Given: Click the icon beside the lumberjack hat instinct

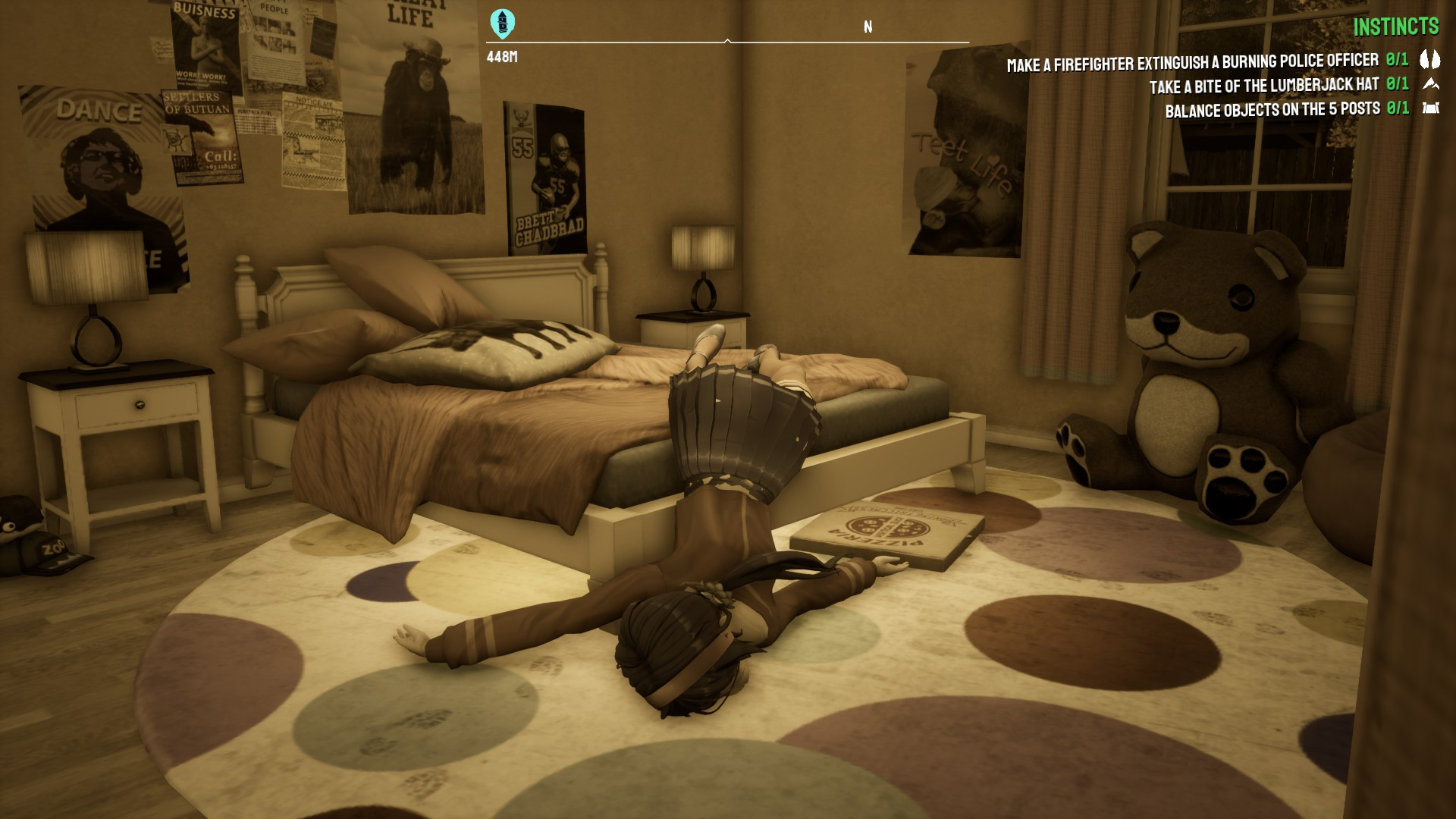Looking at the screenshot, I should point(1430,84).
